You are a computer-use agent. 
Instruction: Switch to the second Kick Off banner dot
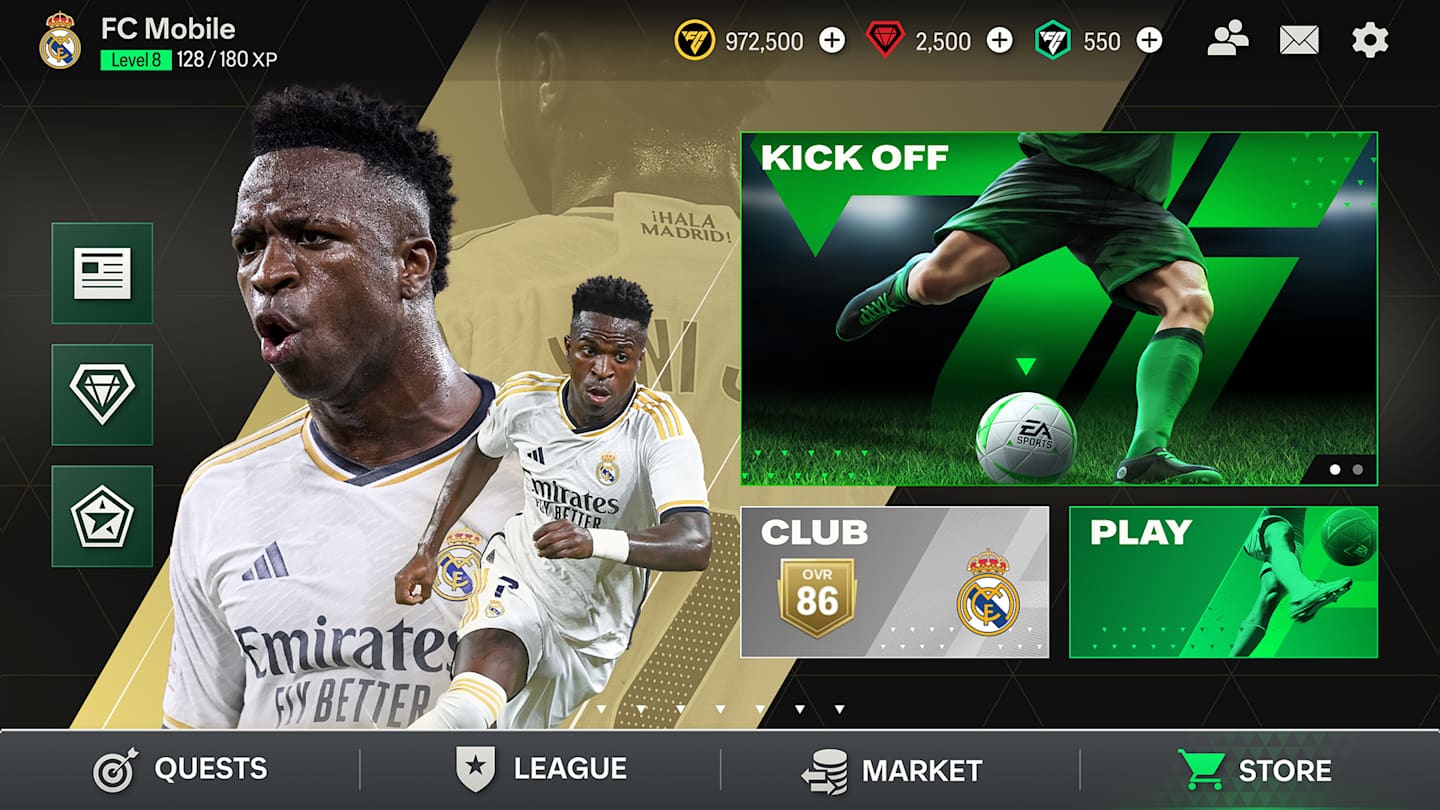point(1358,467)
